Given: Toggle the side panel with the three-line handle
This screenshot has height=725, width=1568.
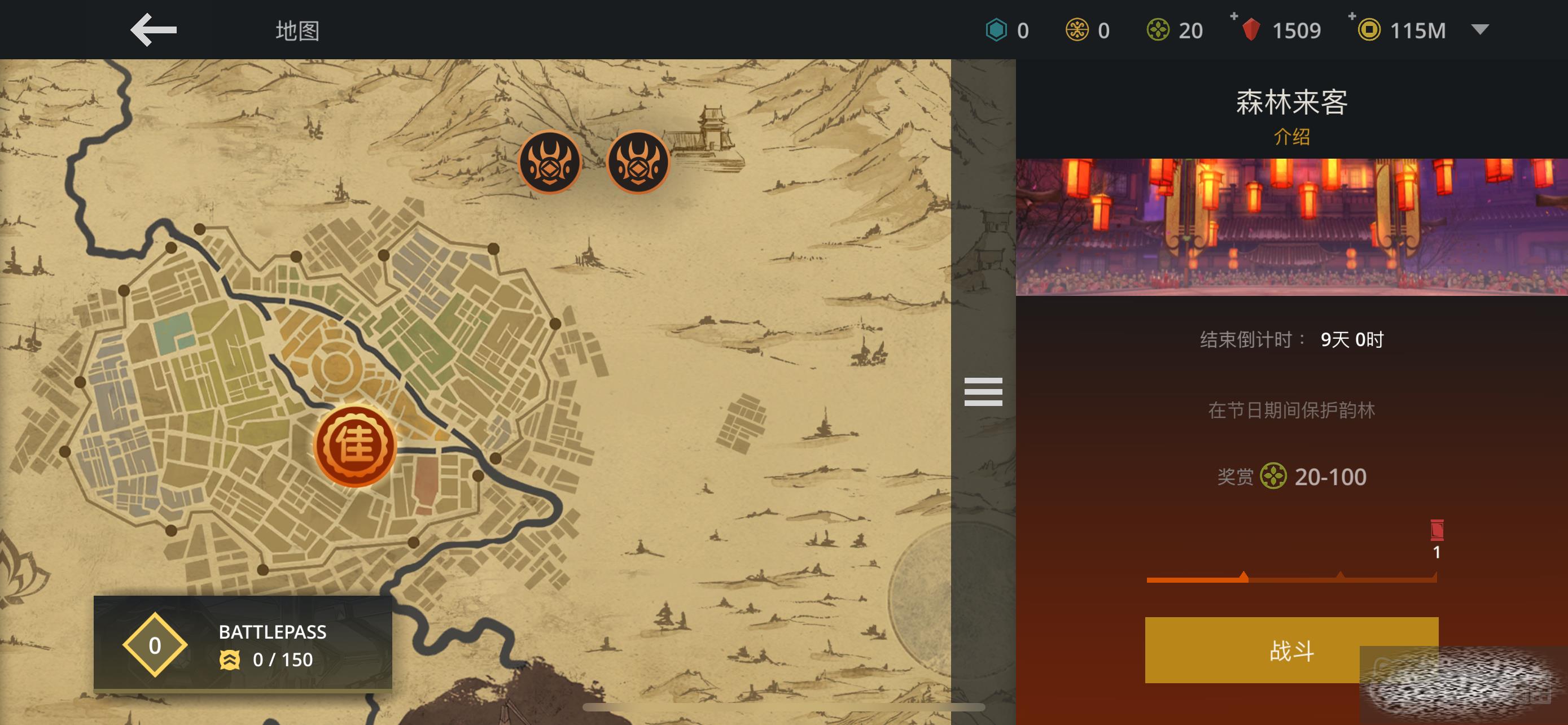Looking at the screenshot, I should click(x=983, y=391).
